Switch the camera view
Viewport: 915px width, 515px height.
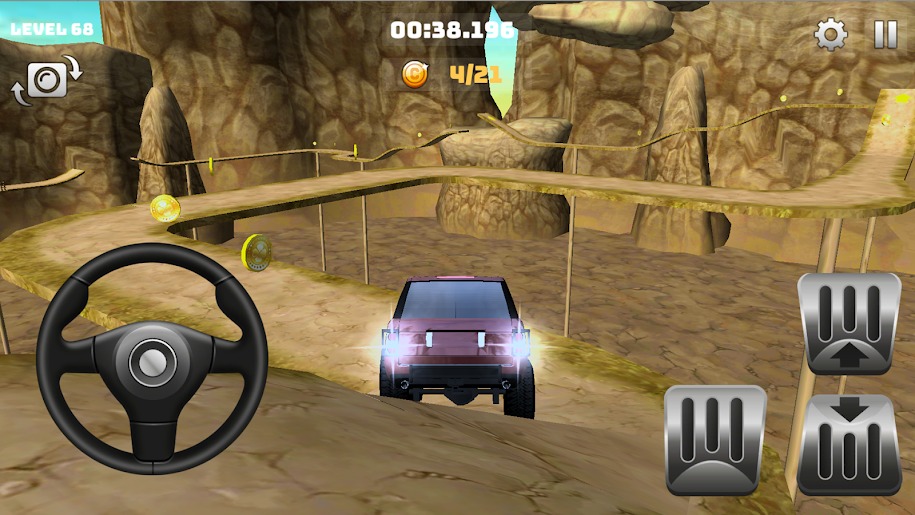(x=45, y=80)
